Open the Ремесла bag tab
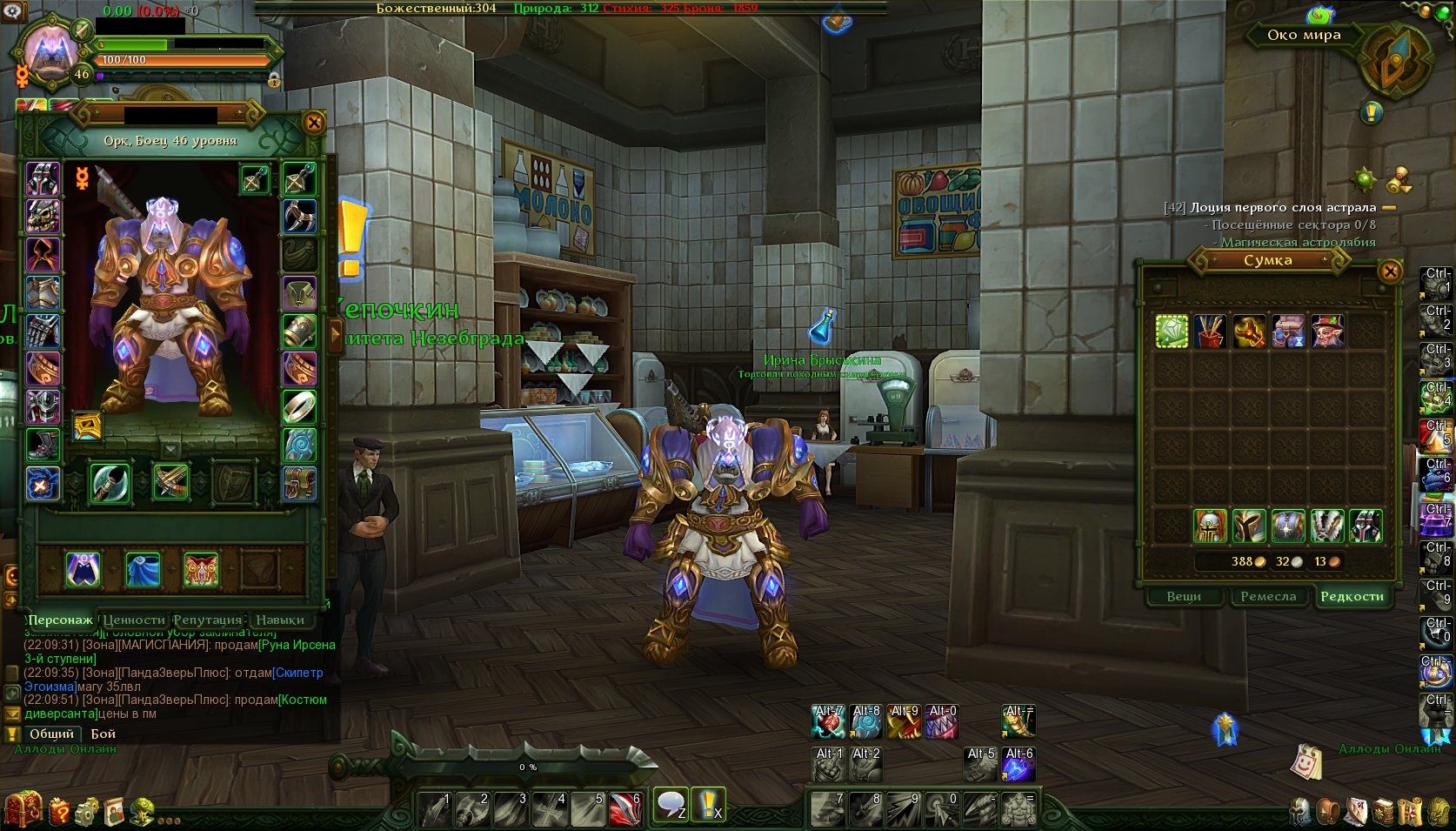Screen dimensions: 1456x831 pos(1267,596)
